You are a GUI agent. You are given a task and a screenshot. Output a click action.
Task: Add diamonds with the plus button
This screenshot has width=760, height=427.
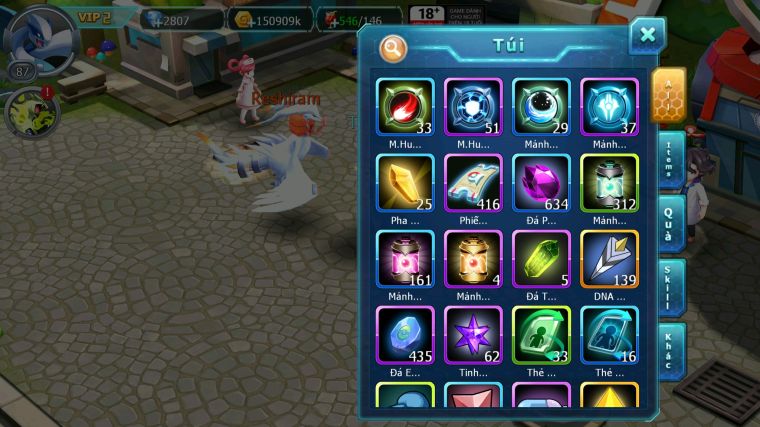pyautogui.click(x=153, y=19)
